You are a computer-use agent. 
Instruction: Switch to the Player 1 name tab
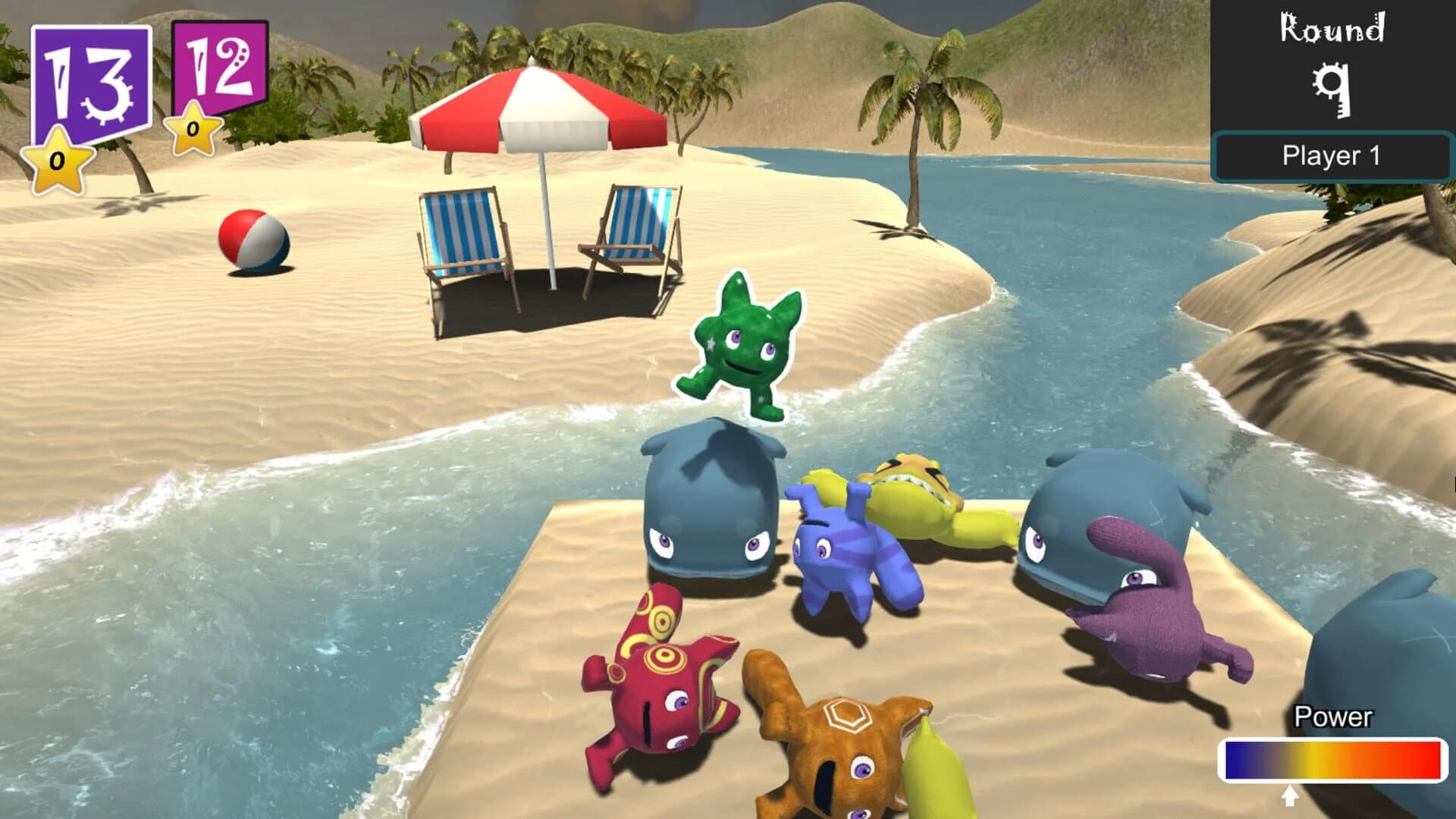[1332, 155]
